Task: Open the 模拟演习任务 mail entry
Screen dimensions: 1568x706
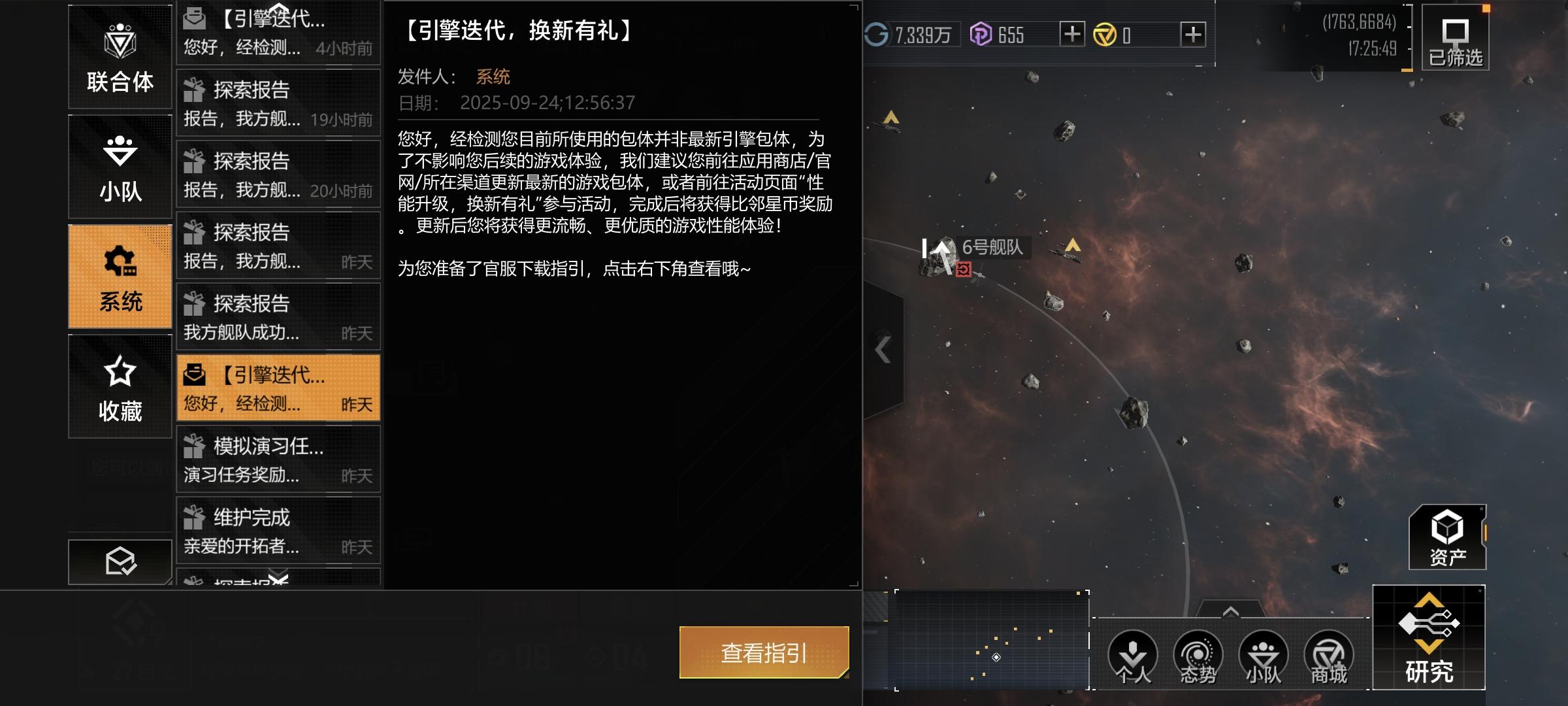Action: point(278,460)
